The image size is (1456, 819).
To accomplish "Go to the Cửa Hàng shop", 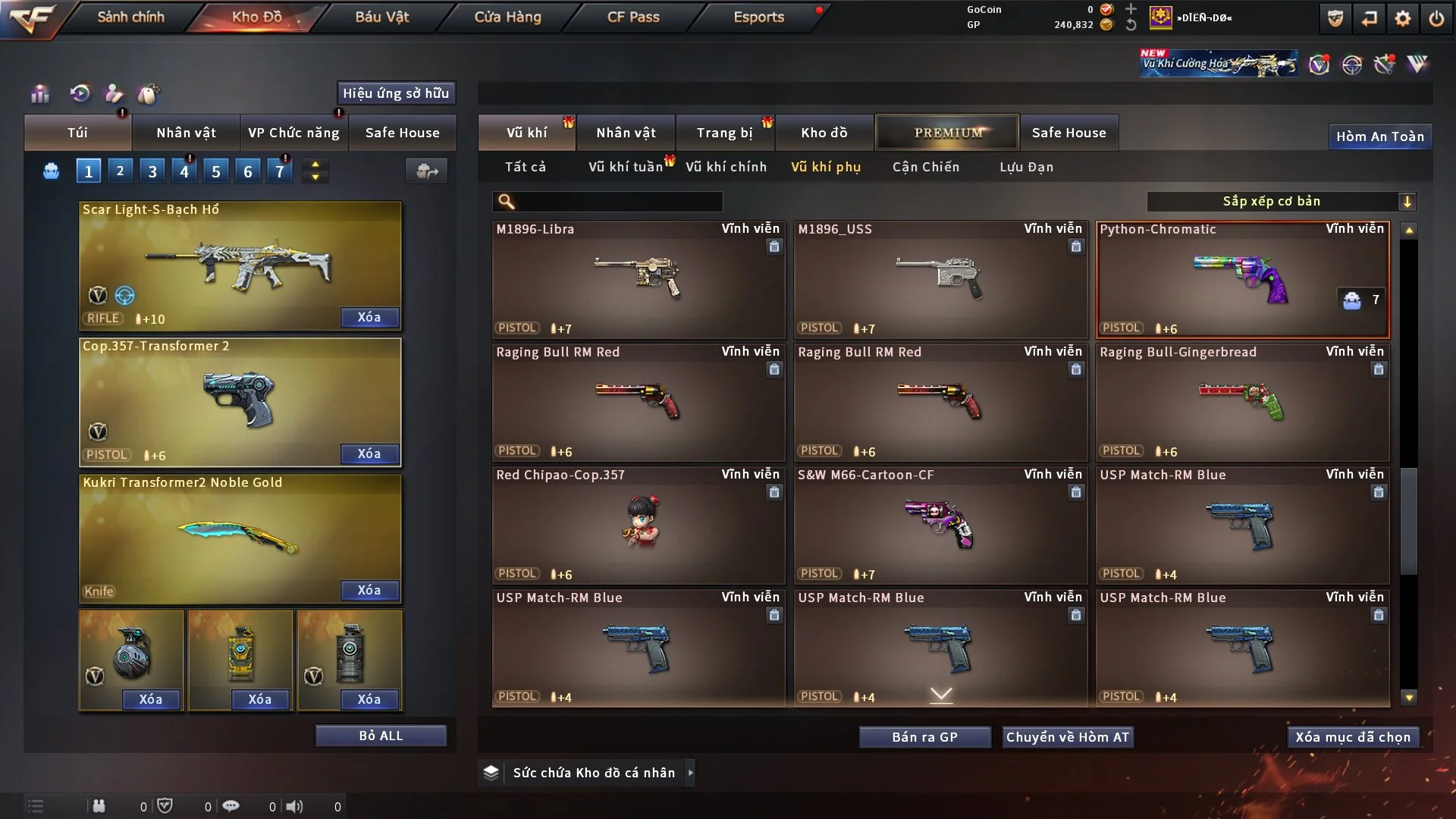I will click(507, 17).
